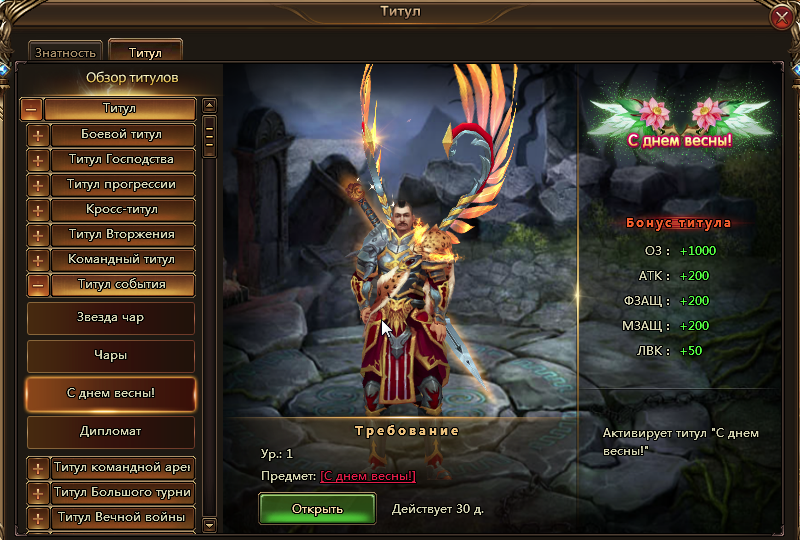
Task: Open the Титул Вторжения category
Action: [x=38, y=235]
